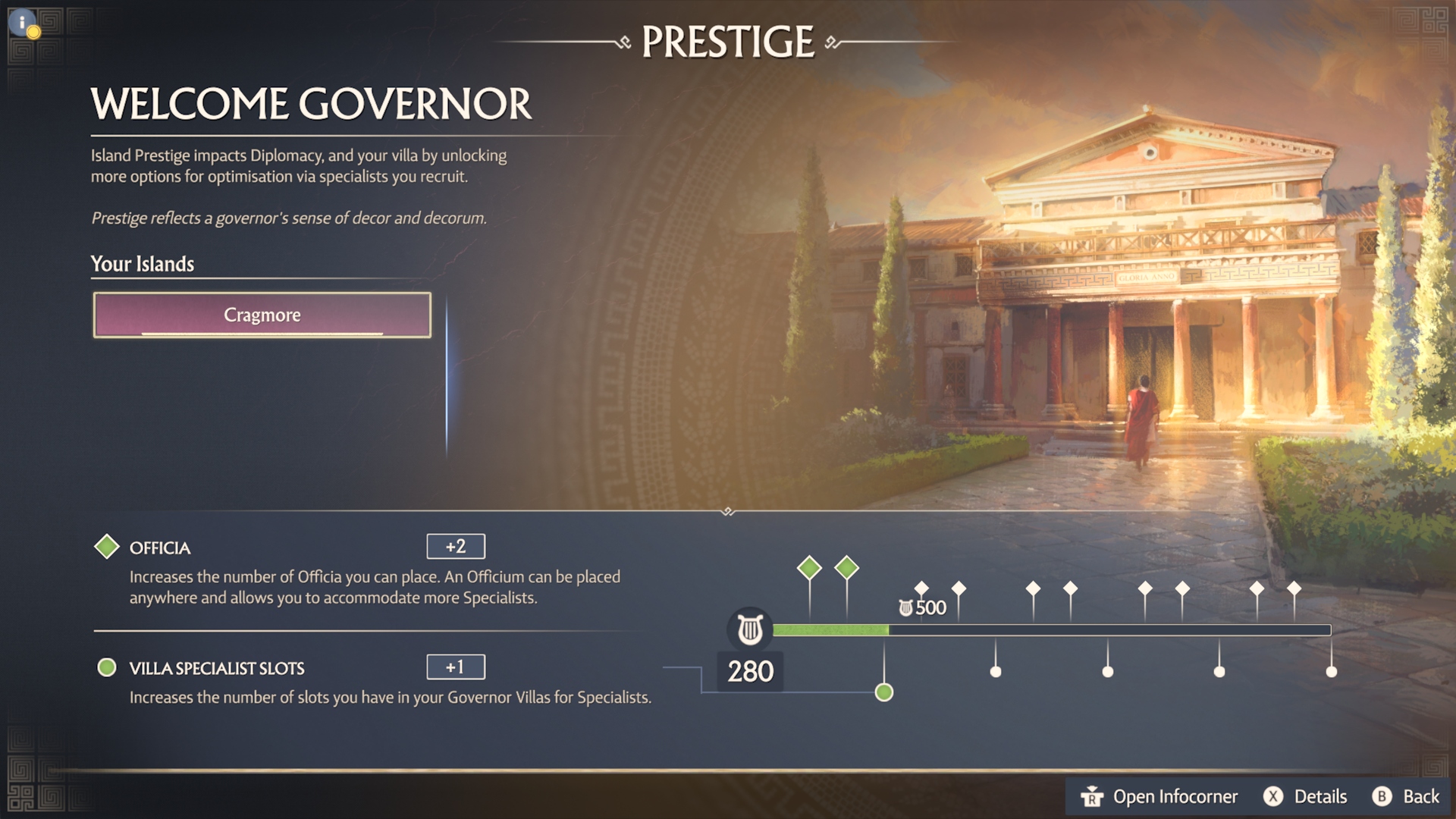Click the lyre prestige icon showing 280

749,628
